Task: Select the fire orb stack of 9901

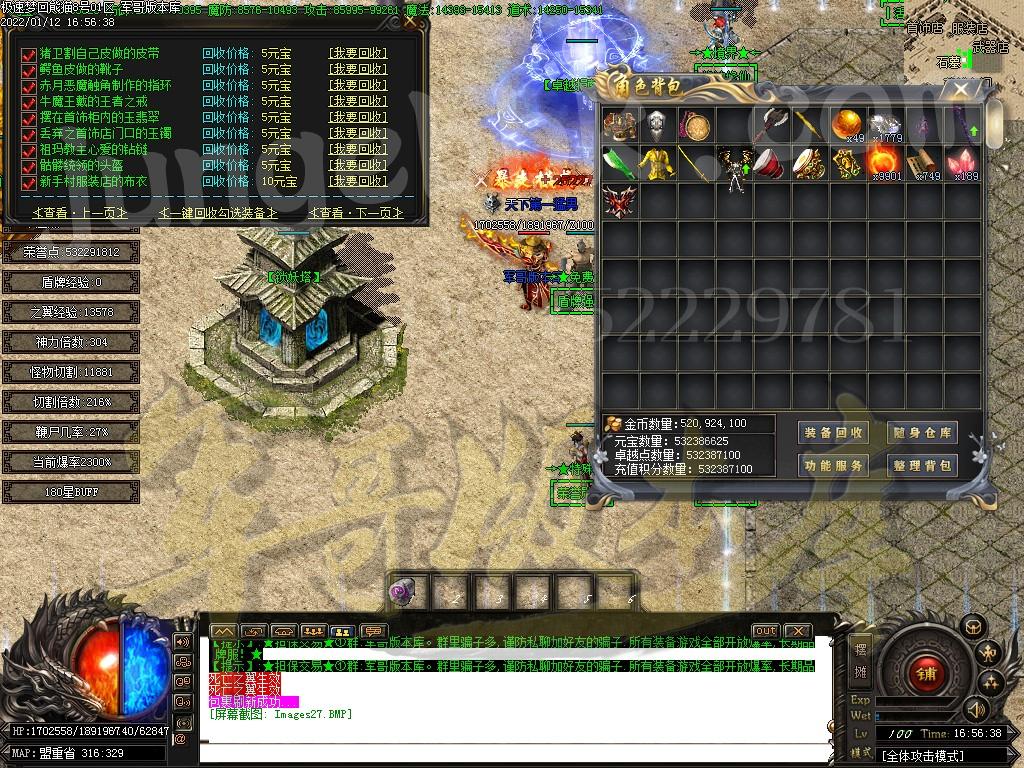Action: [x=883, y=162]
